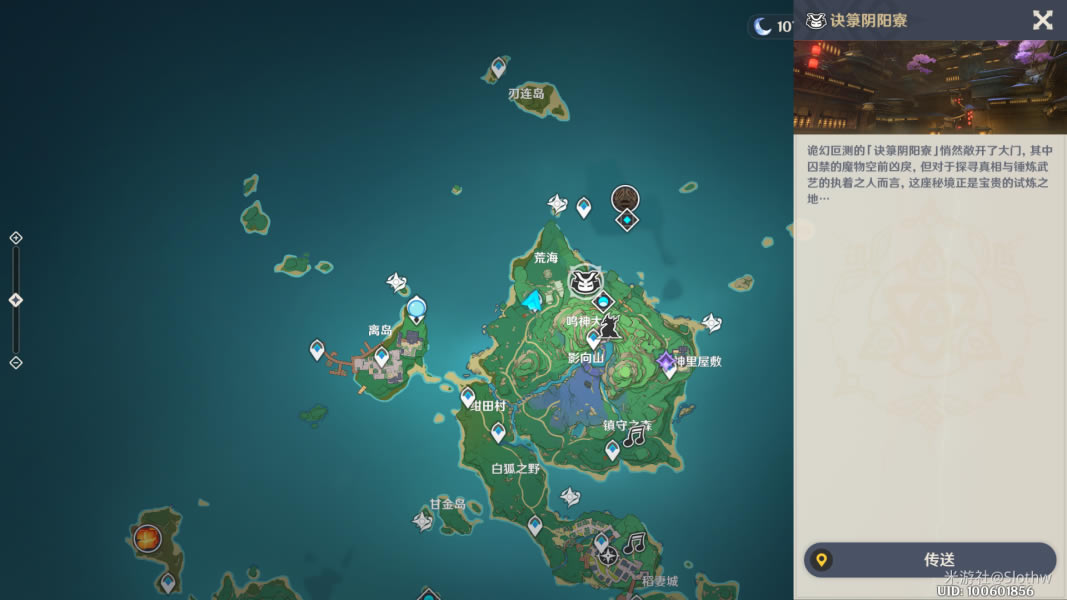Select the teleport waypoint on the pier west of 离岛
This screenshot has height=600, width=1067.
click(x=318, y=349)
